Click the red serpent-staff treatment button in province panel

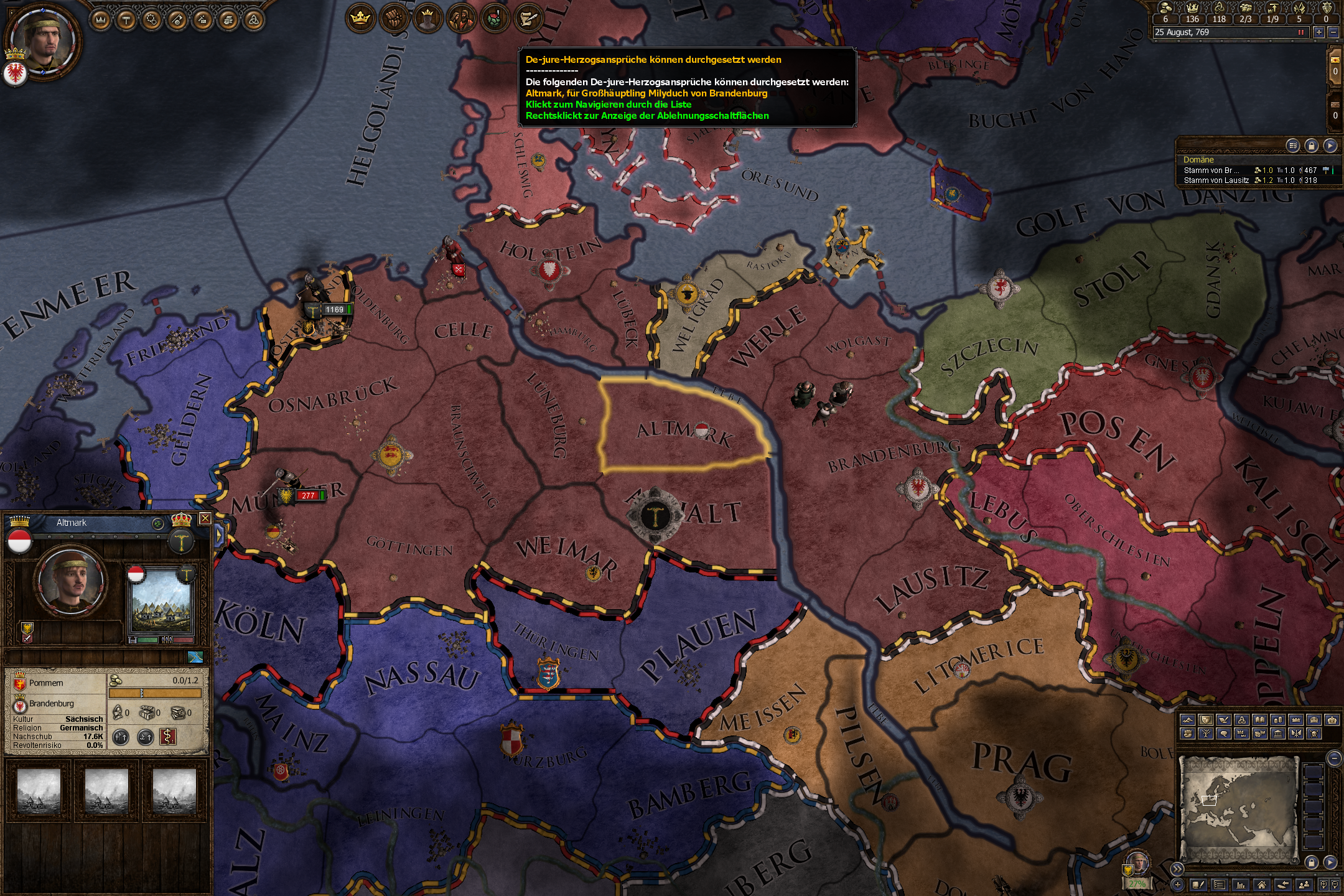(x=167, y=737)
